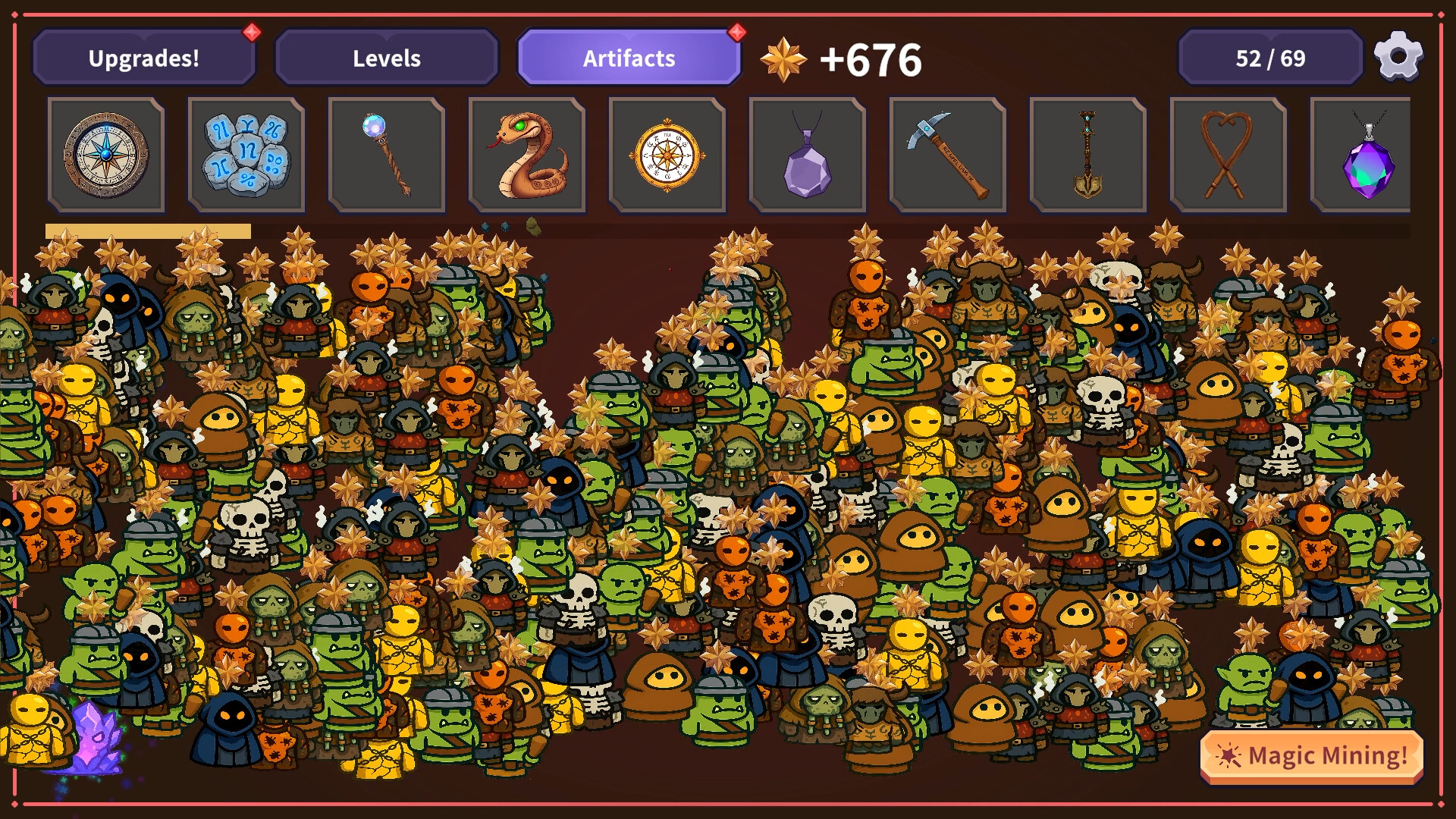This screenshot has height=819, width=1456.
Task: Open the Artifacts tab
Action: (x=629, y=57)
